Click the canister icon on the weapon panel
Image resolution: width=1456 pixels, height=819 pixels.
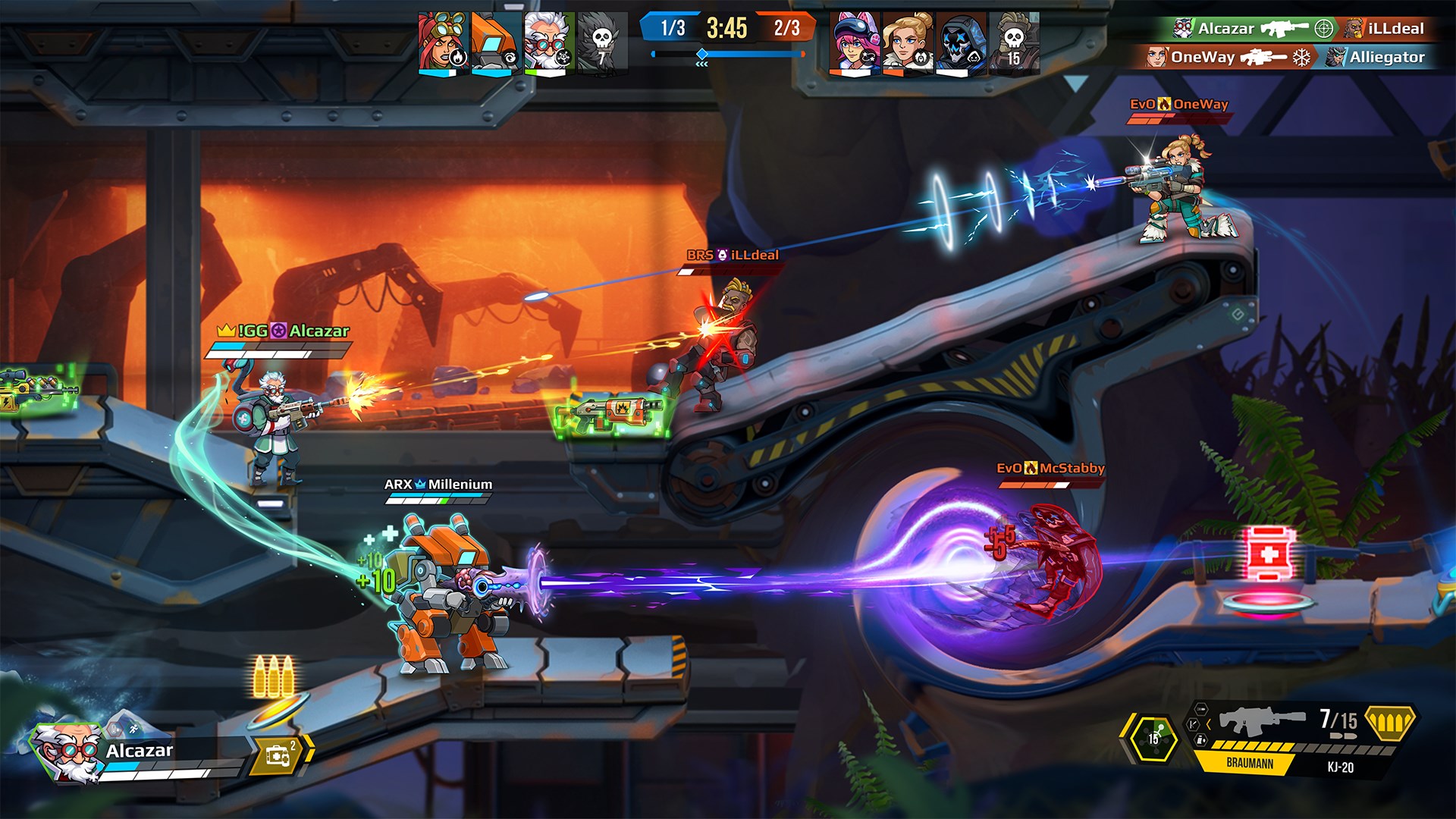(1200, 740)
